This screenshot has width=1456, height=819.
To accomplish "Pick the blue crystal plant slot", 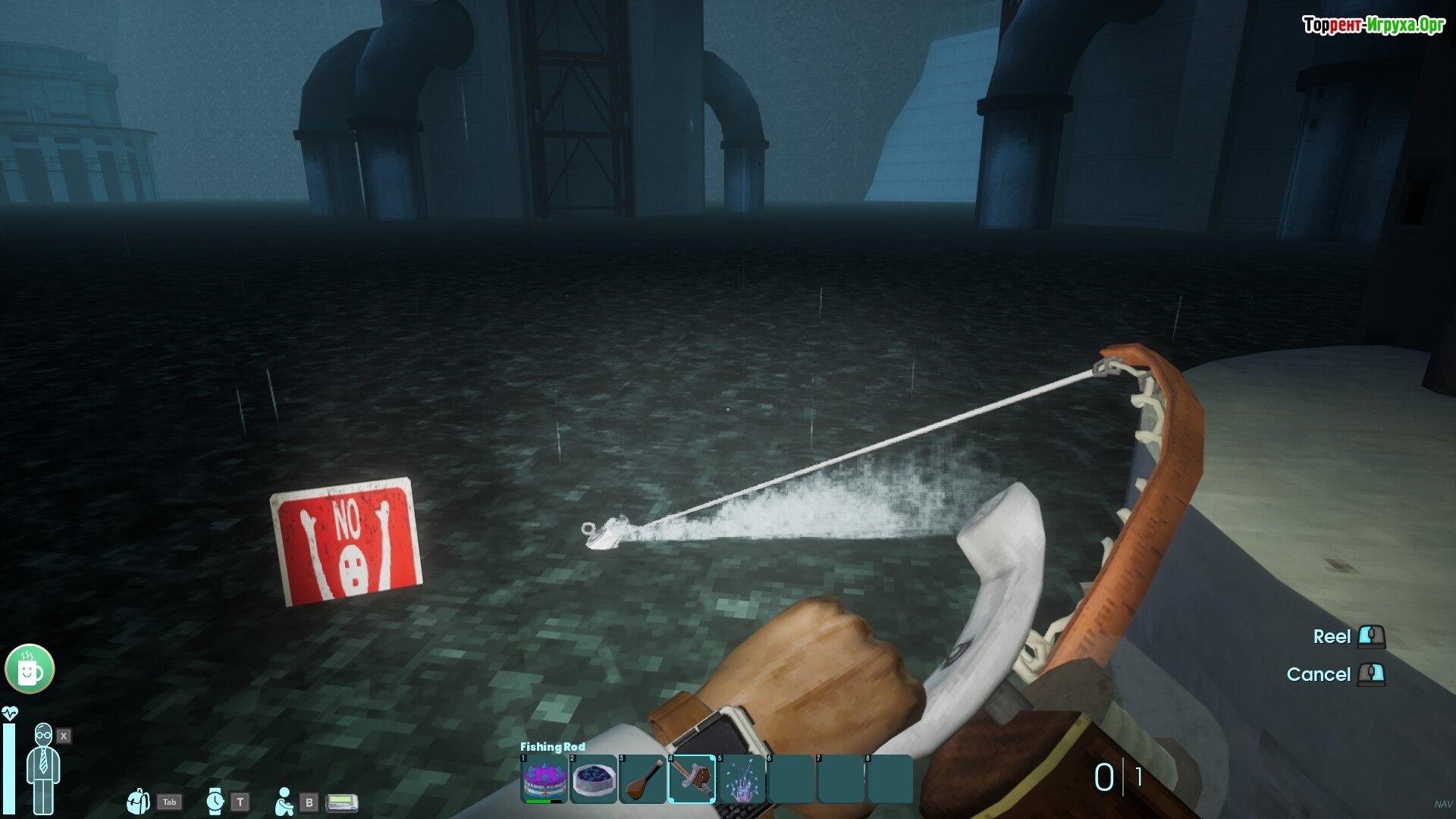I will pos(741,780).
